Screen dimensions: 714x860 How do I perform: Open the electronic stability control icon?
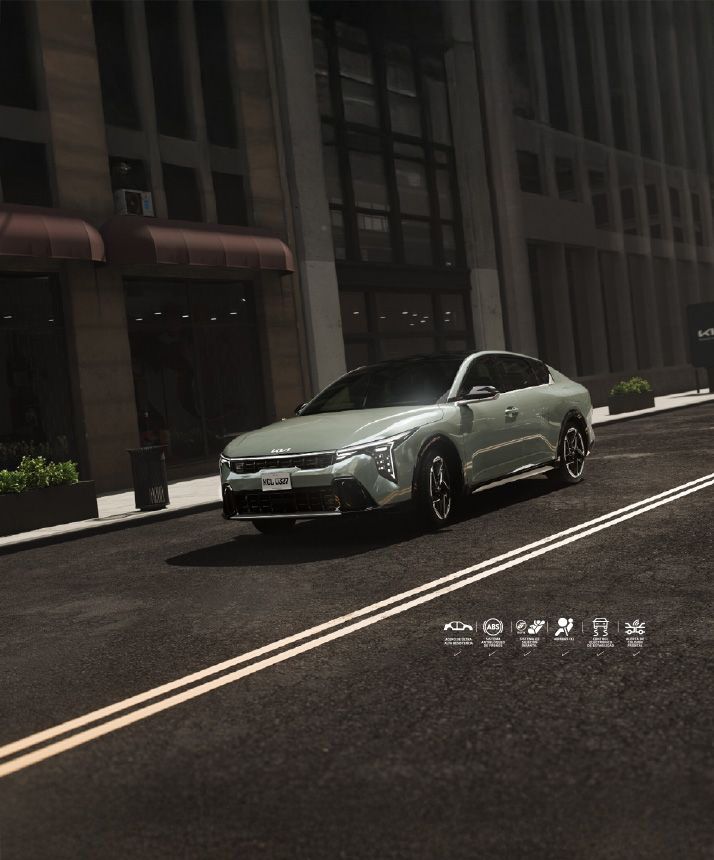click(600, 627)
